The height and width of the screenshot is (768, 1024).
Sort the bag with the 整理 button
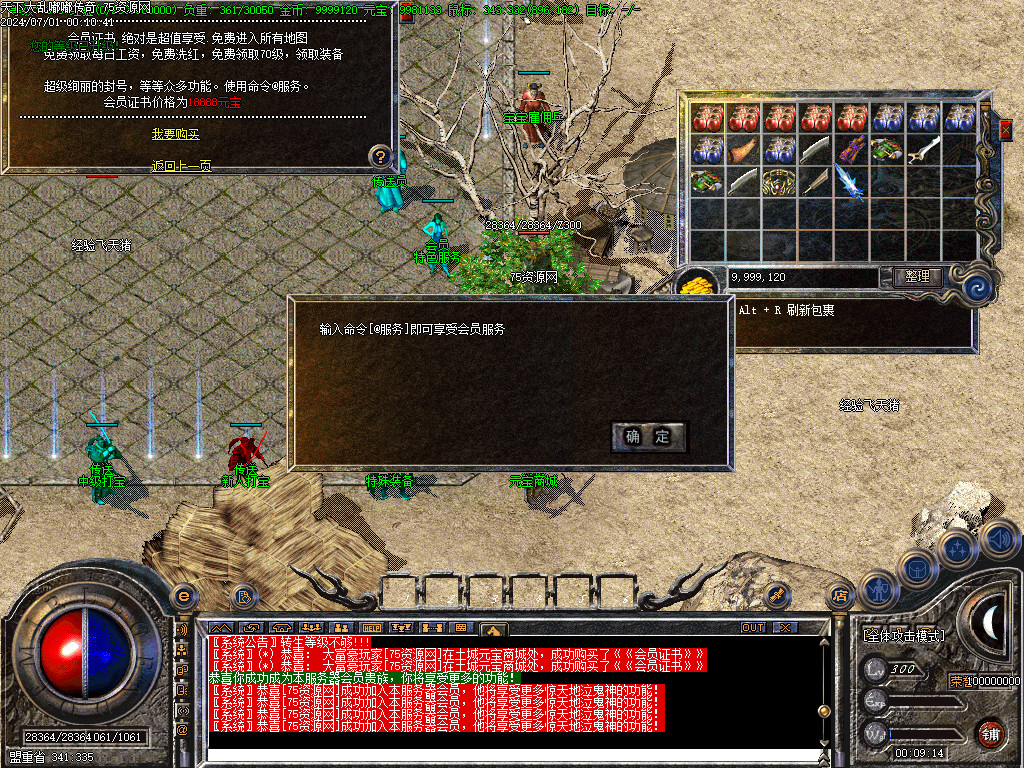[916, 277]
